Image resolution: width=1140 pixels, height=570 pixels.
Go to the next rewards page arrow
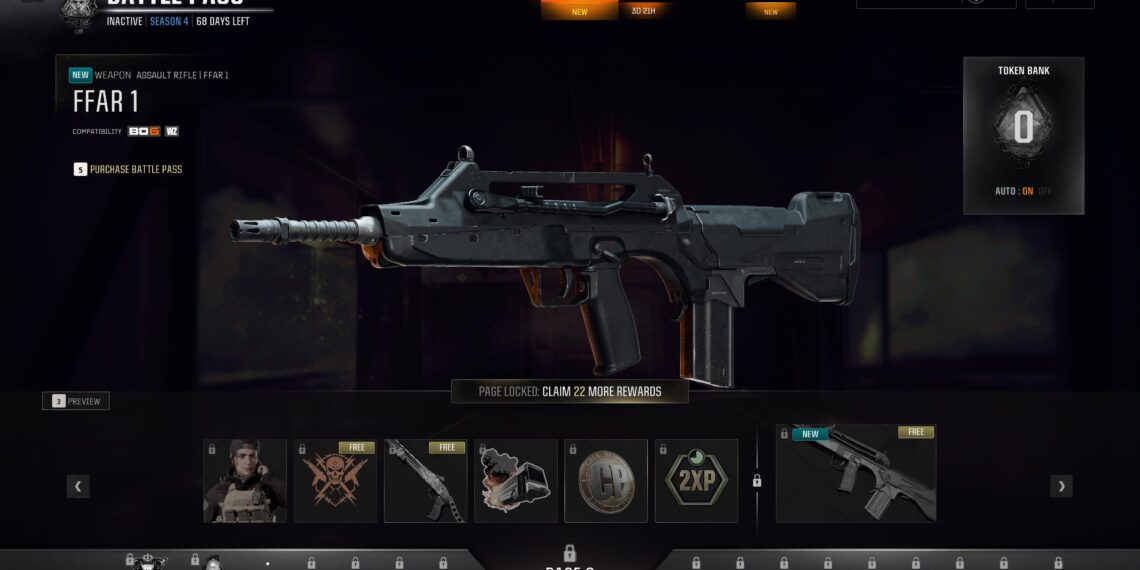(x=1061, y=487)
